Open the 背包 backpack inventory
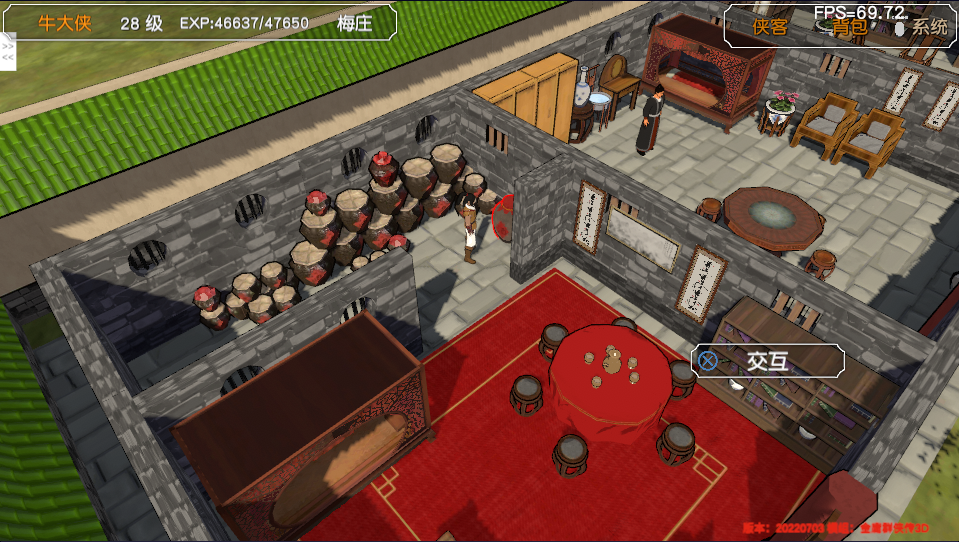This screenshot has width=959, height=542. click(850, 27)
